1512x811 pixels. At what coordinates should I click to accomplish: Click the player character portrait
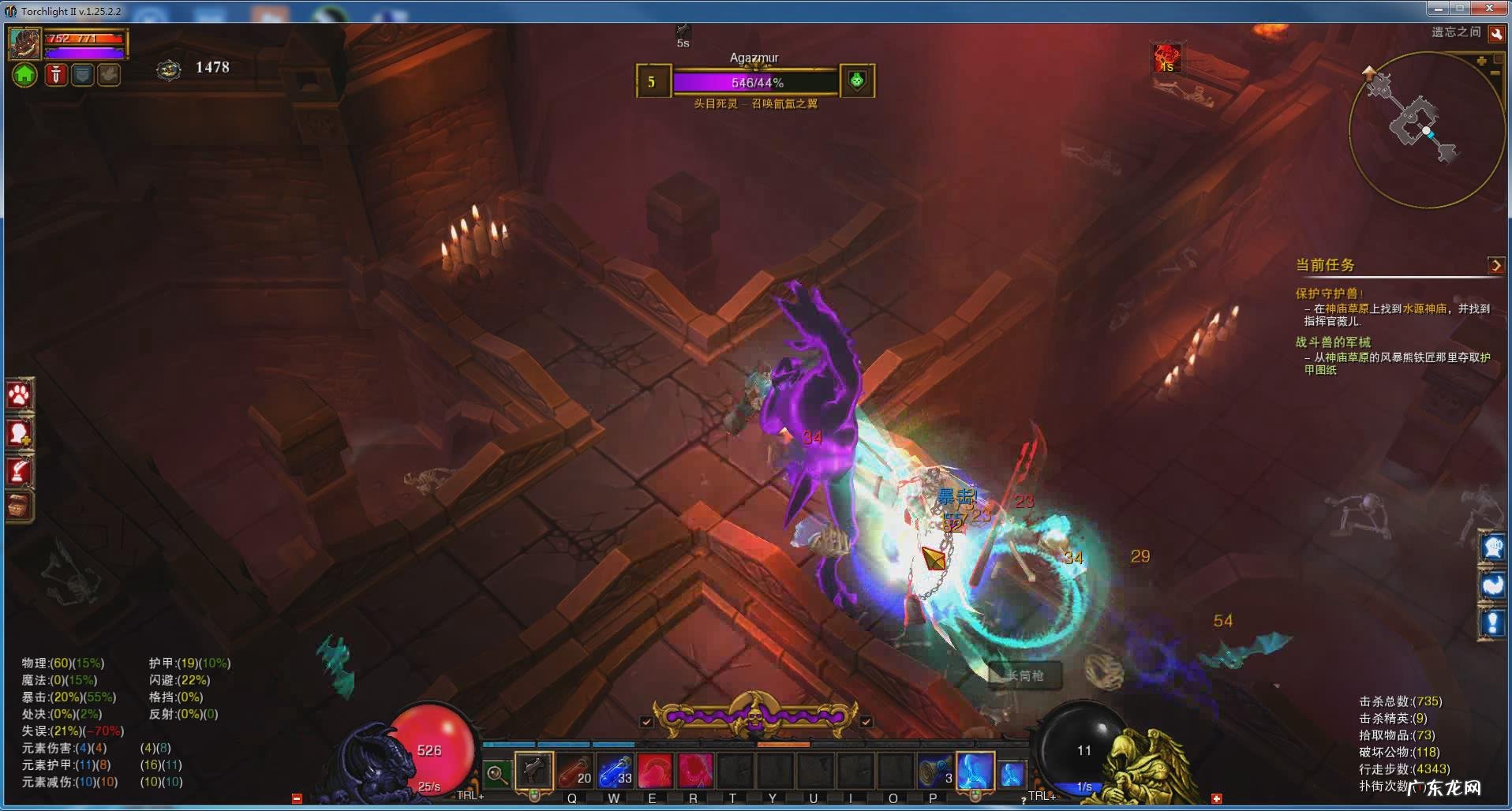(24, 43)
